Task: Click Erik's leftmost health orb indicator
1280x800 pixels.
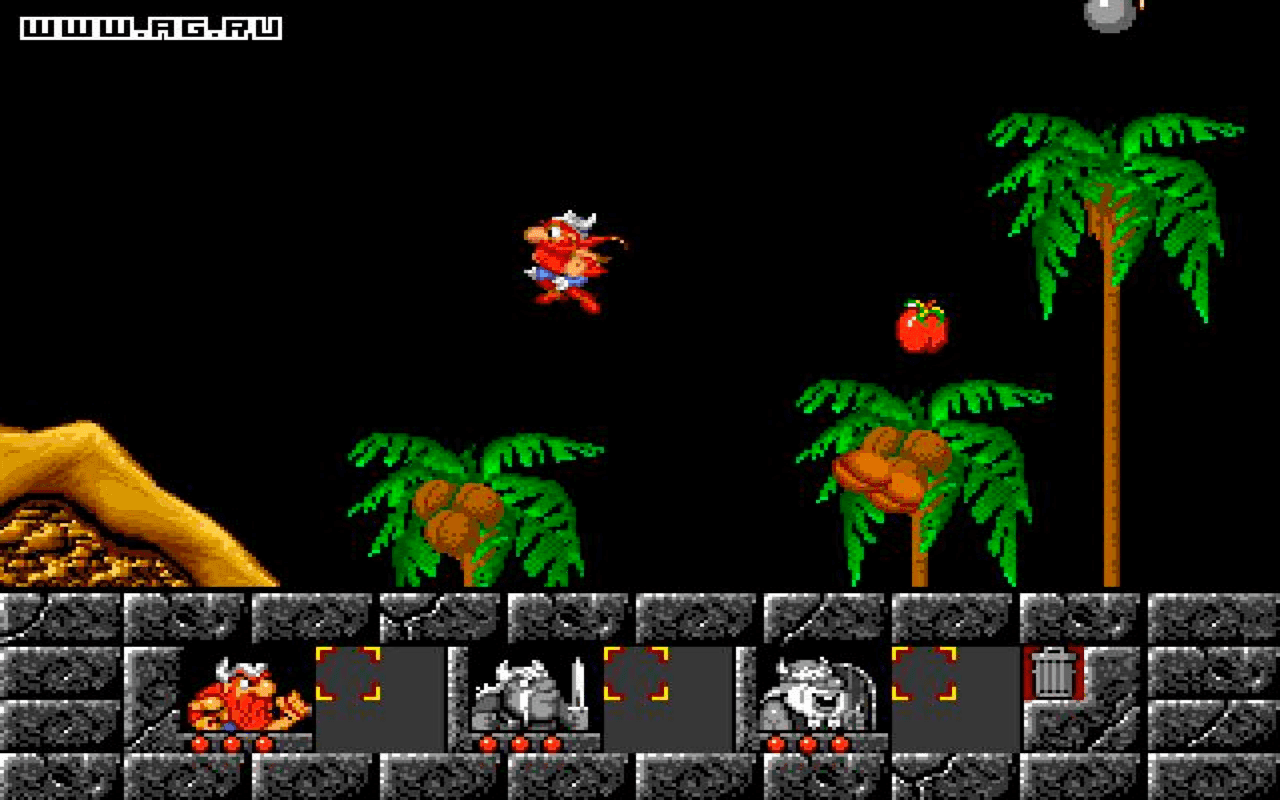Action: [x=202, y=742]
